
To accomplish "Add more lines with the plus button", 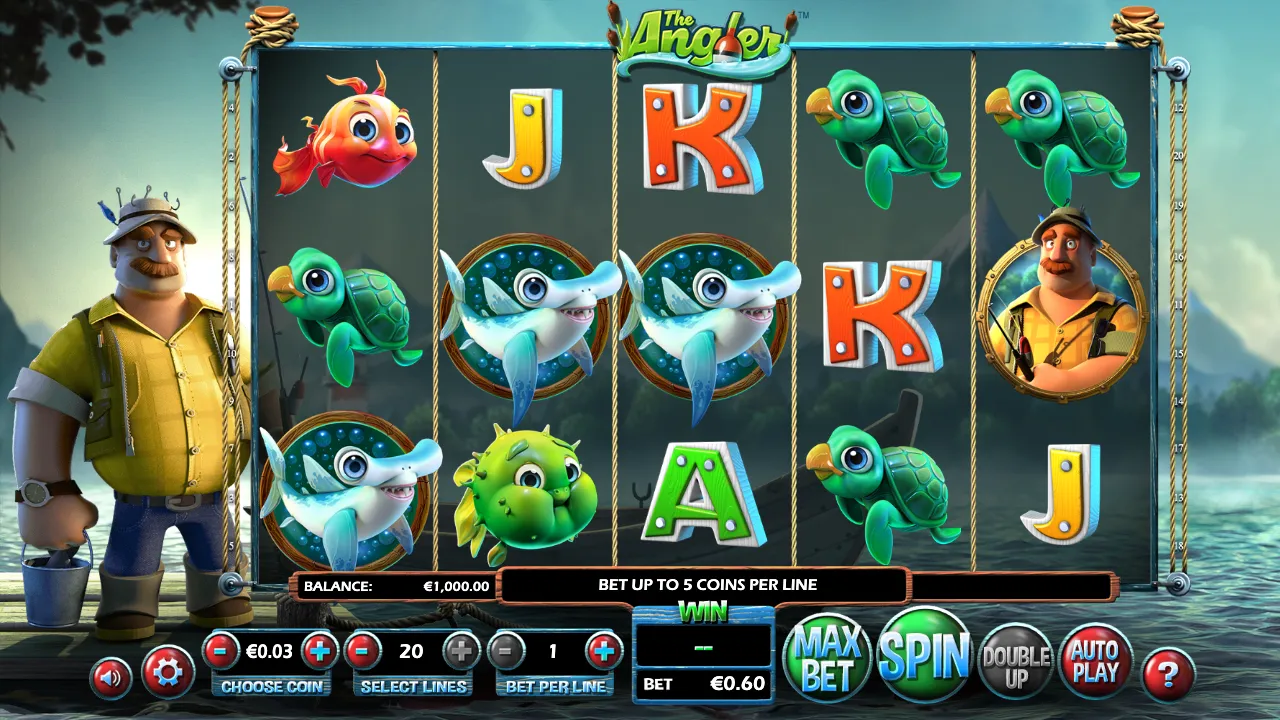I will pos(461,651).
